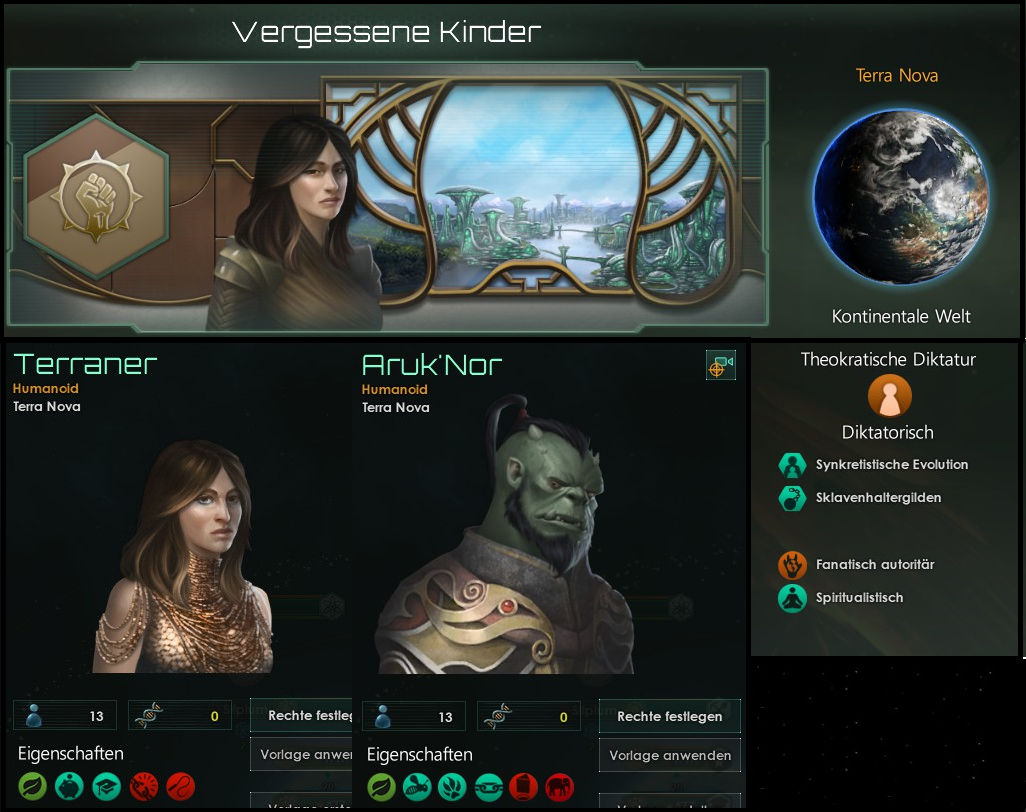Screen dimensions: 1026x812
Task: Click the graduation cap trait of Terraner
Action: tap(106, 786)
